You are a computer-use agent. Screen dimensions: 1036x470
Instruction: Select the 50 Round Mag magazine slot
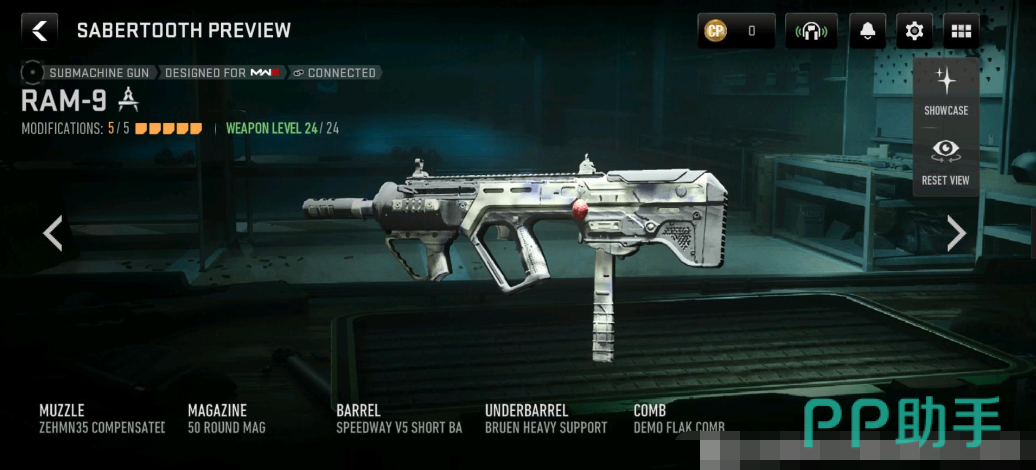coord(227,419)
